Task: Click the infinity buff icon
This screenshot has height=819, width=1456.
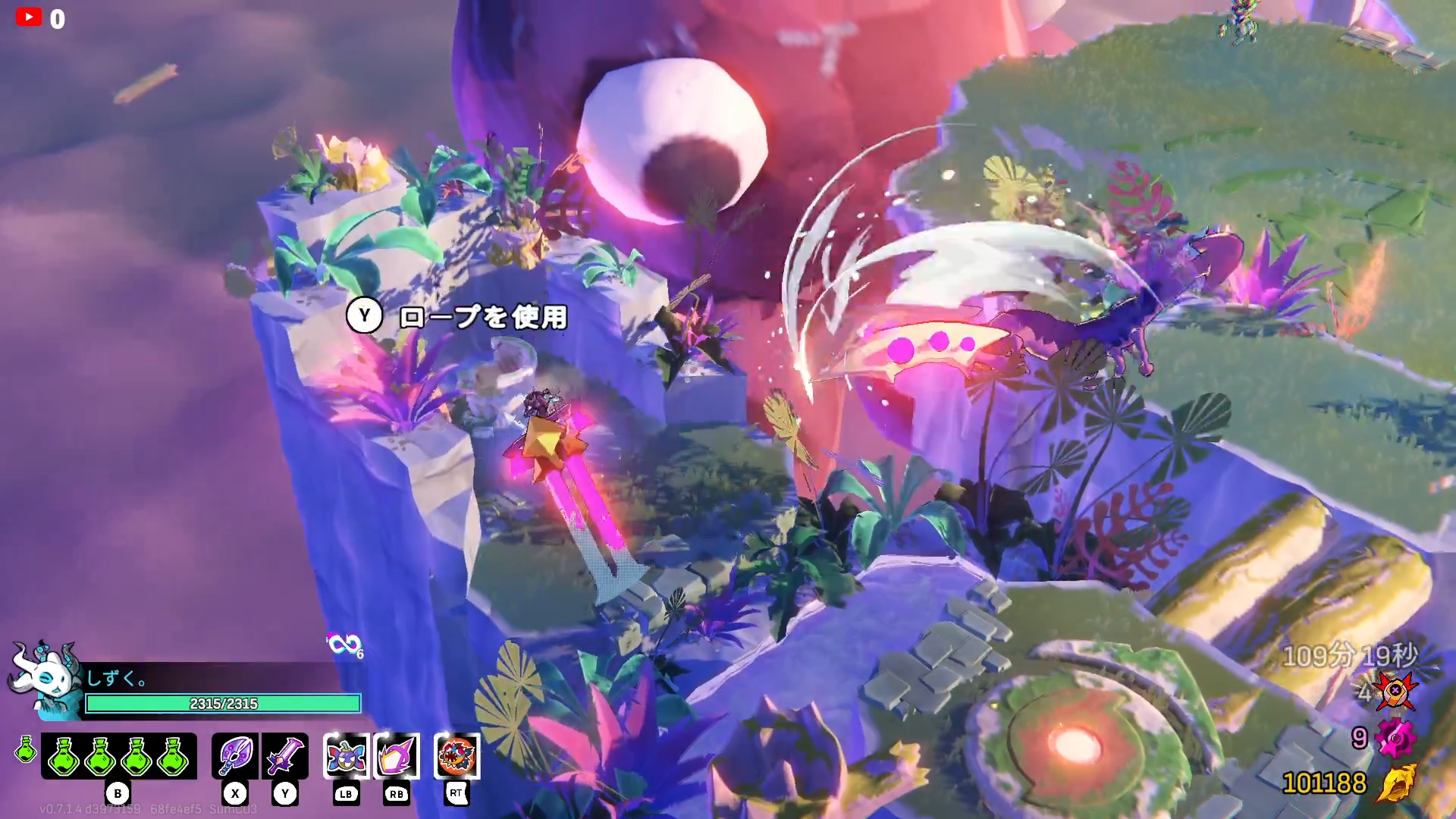Action: (x=344, y=645)
